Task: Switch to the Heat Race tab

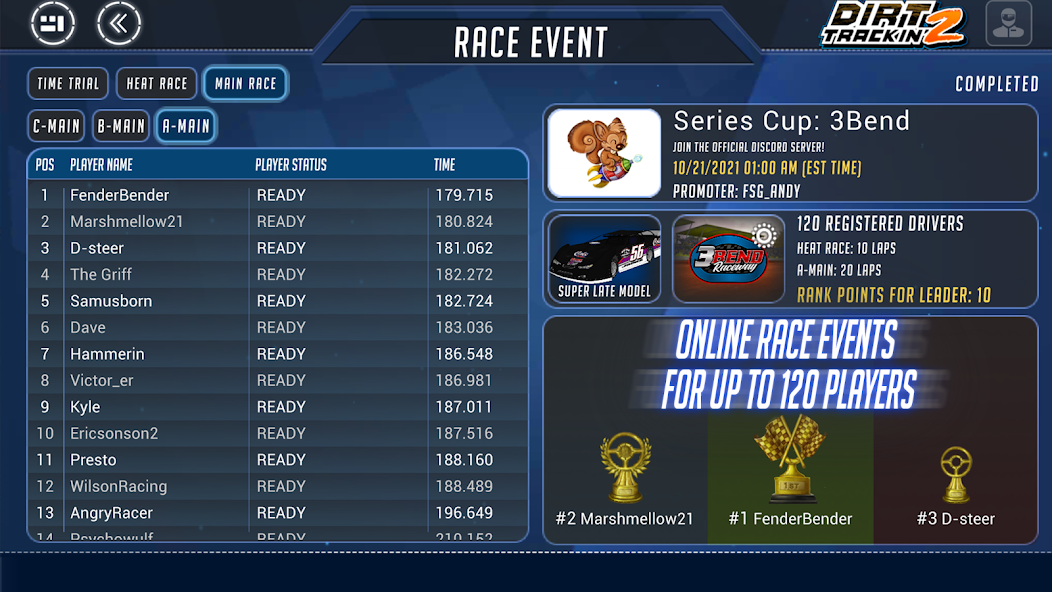Action: [x=156, y=84]
